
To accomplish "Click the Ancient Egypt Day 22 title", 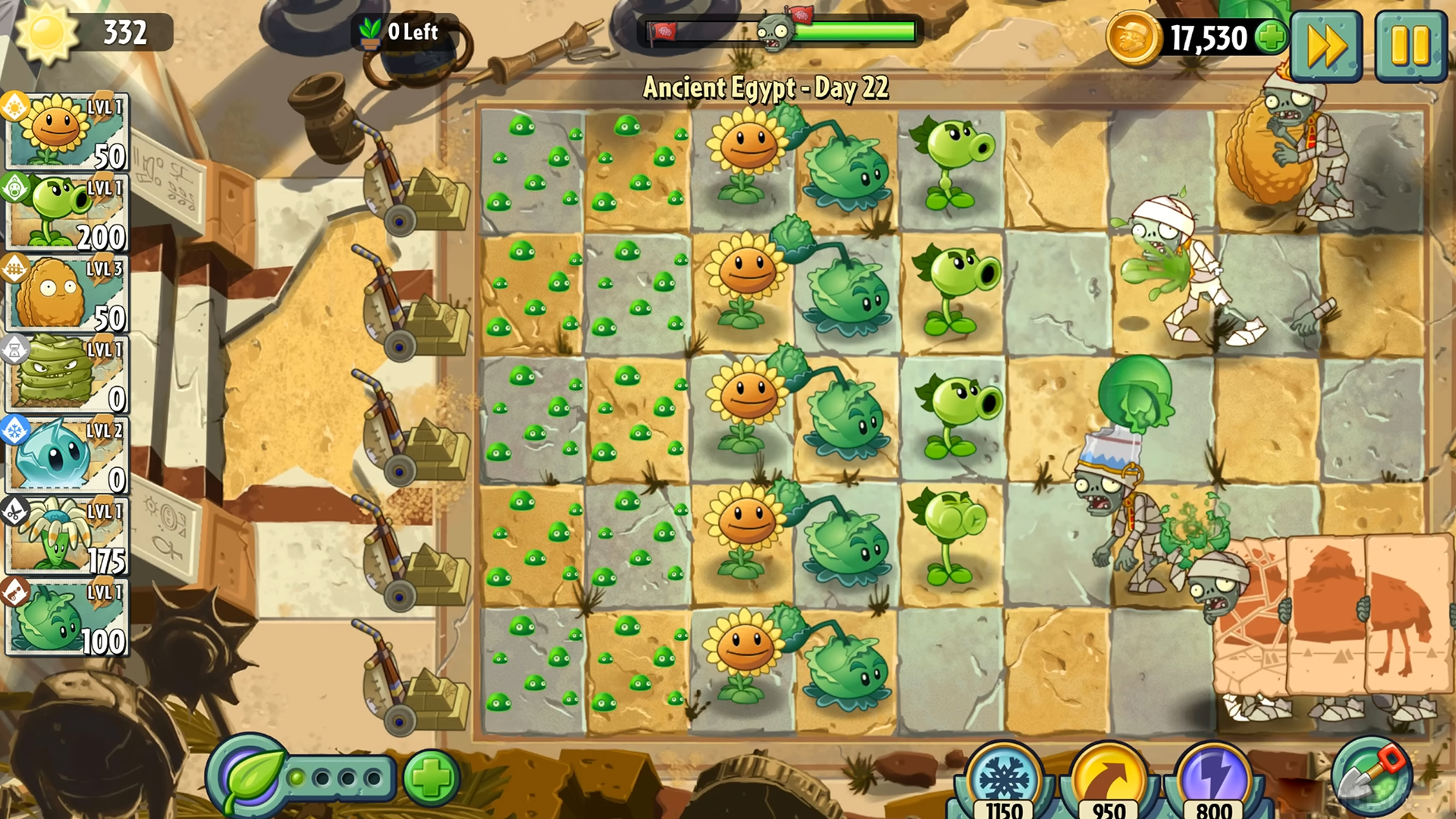I will pos(766,86).
